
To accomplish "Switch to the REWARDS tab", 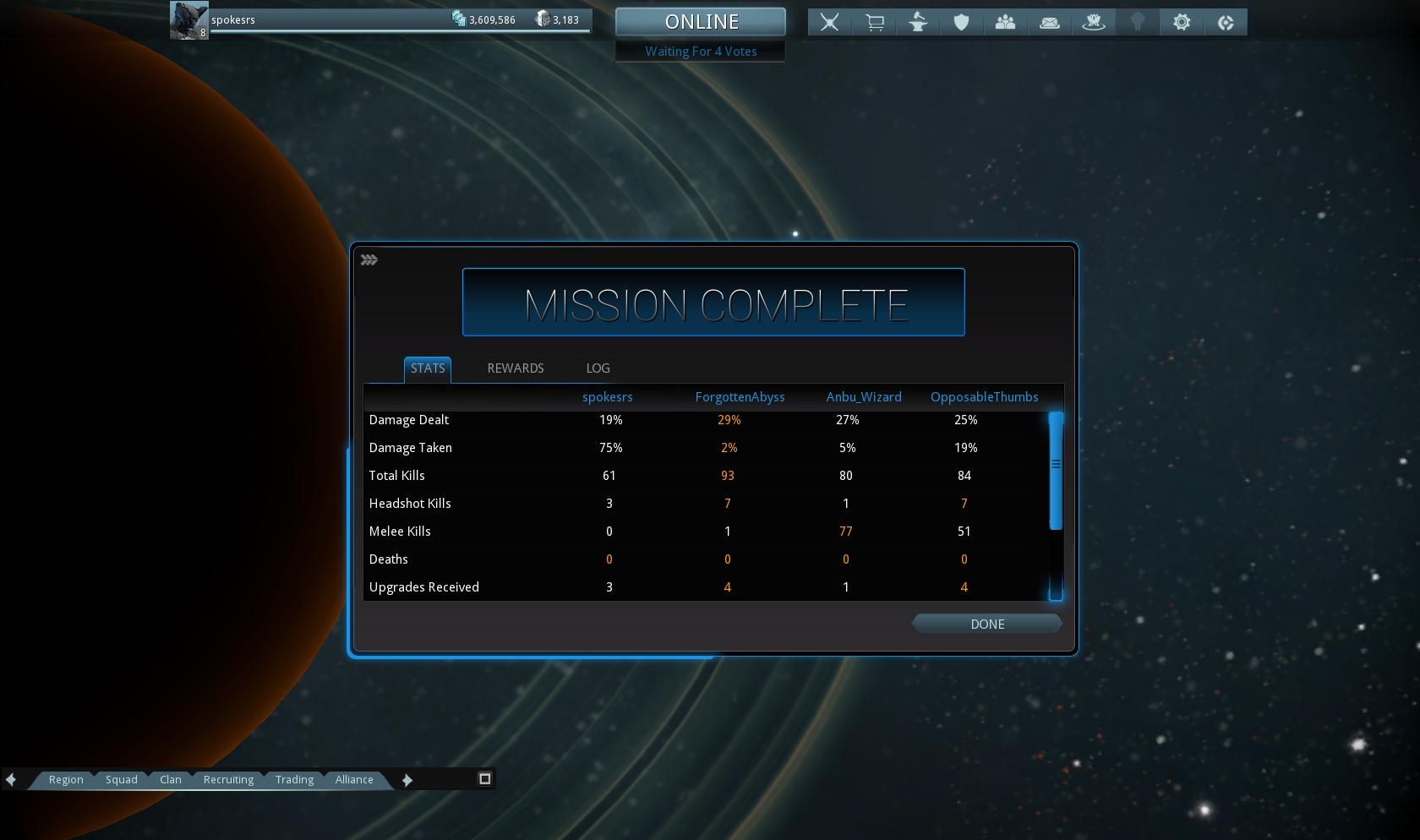I will tap(516, 368).
